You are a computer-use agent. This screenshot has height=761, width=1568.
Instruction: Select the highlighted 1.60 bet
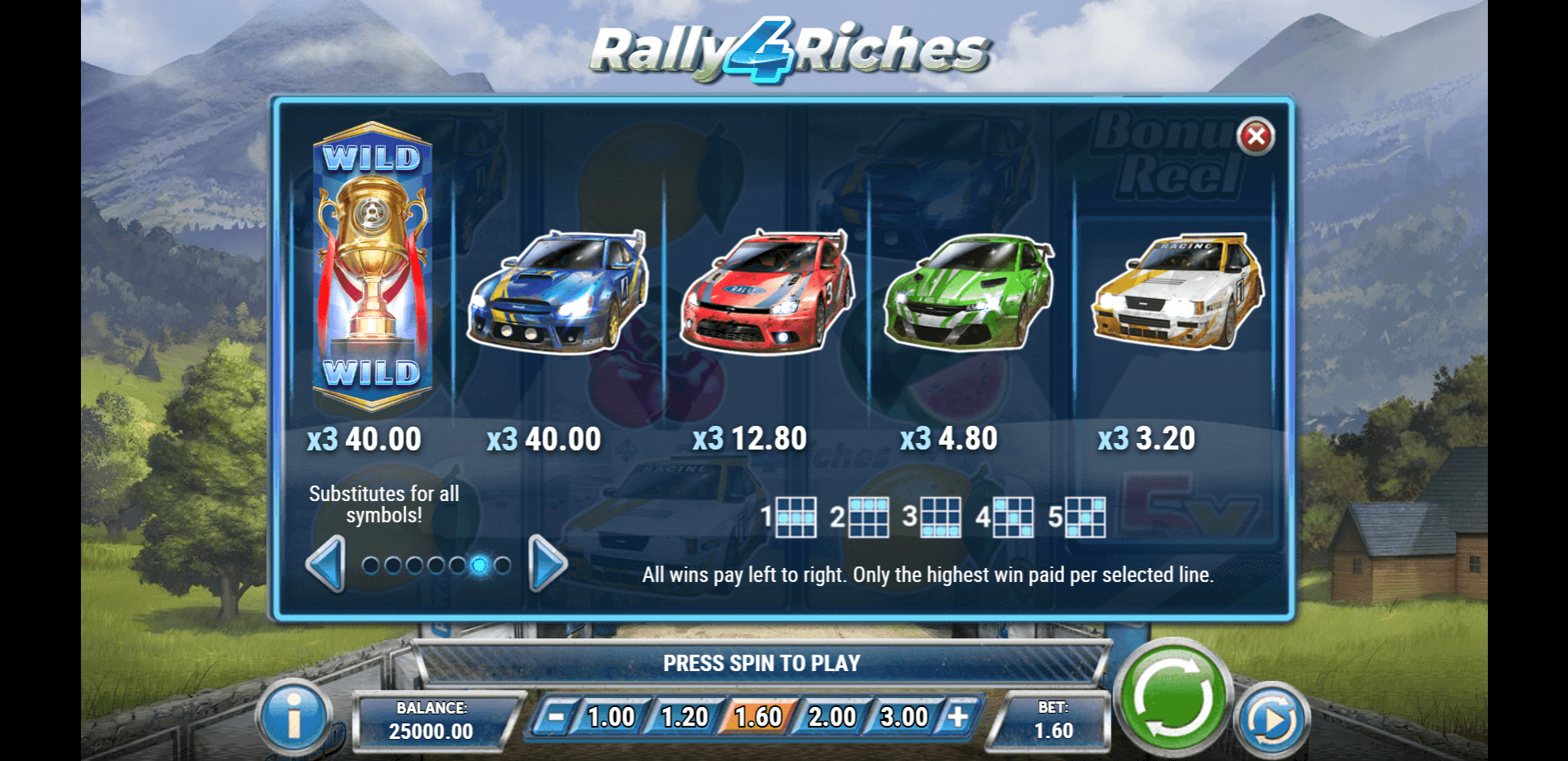[758, 718]
